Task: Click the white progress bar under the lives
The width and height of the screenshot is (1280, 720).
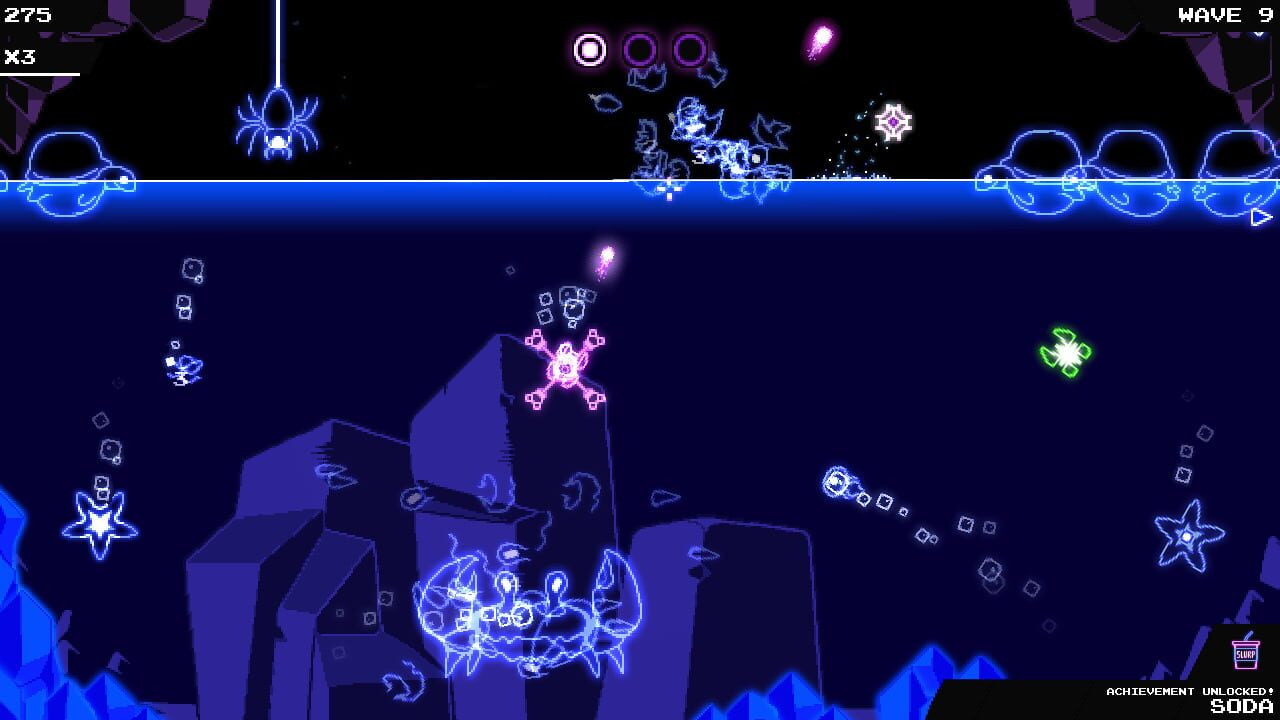Action: [x=40, y=72]
